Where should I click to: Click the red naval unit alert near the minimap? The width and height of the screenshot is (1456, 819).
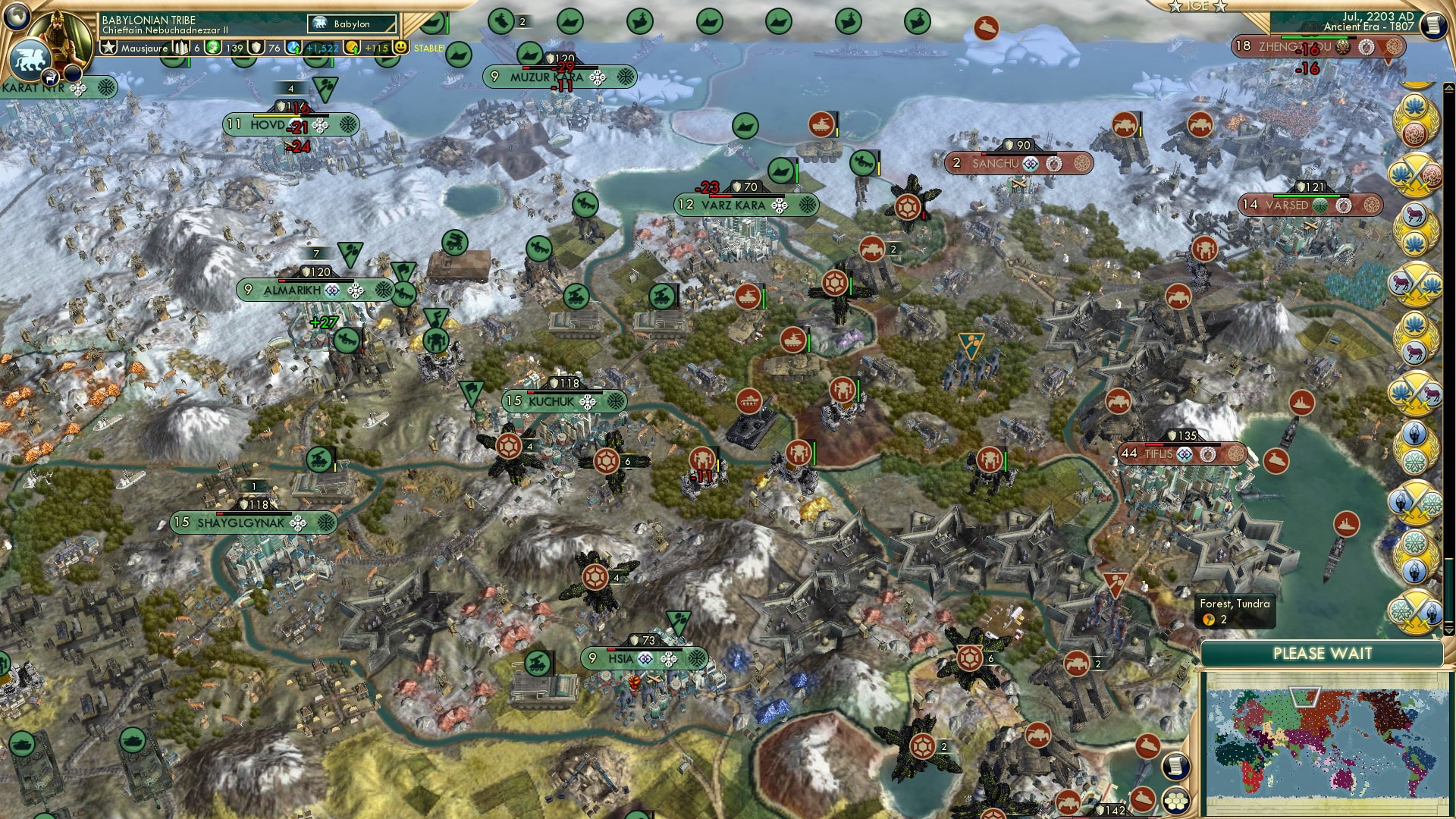(x=1148, y=746)
